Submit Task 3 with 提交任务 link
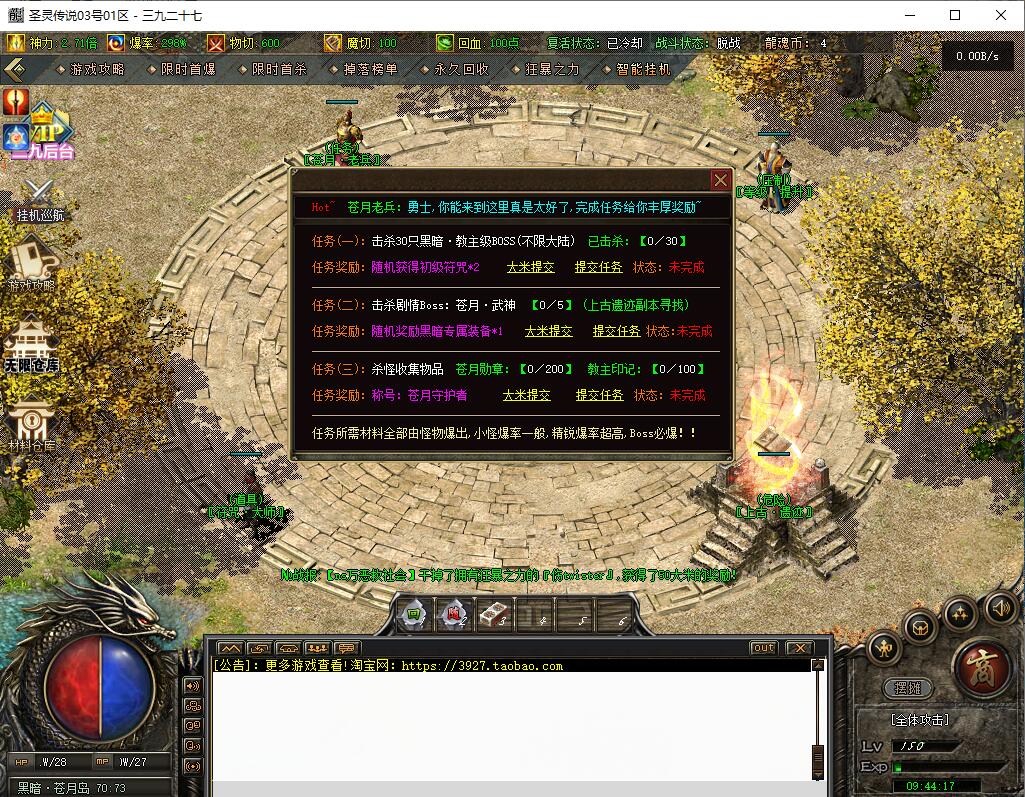Screen dimensions: 1025x797 599,395
